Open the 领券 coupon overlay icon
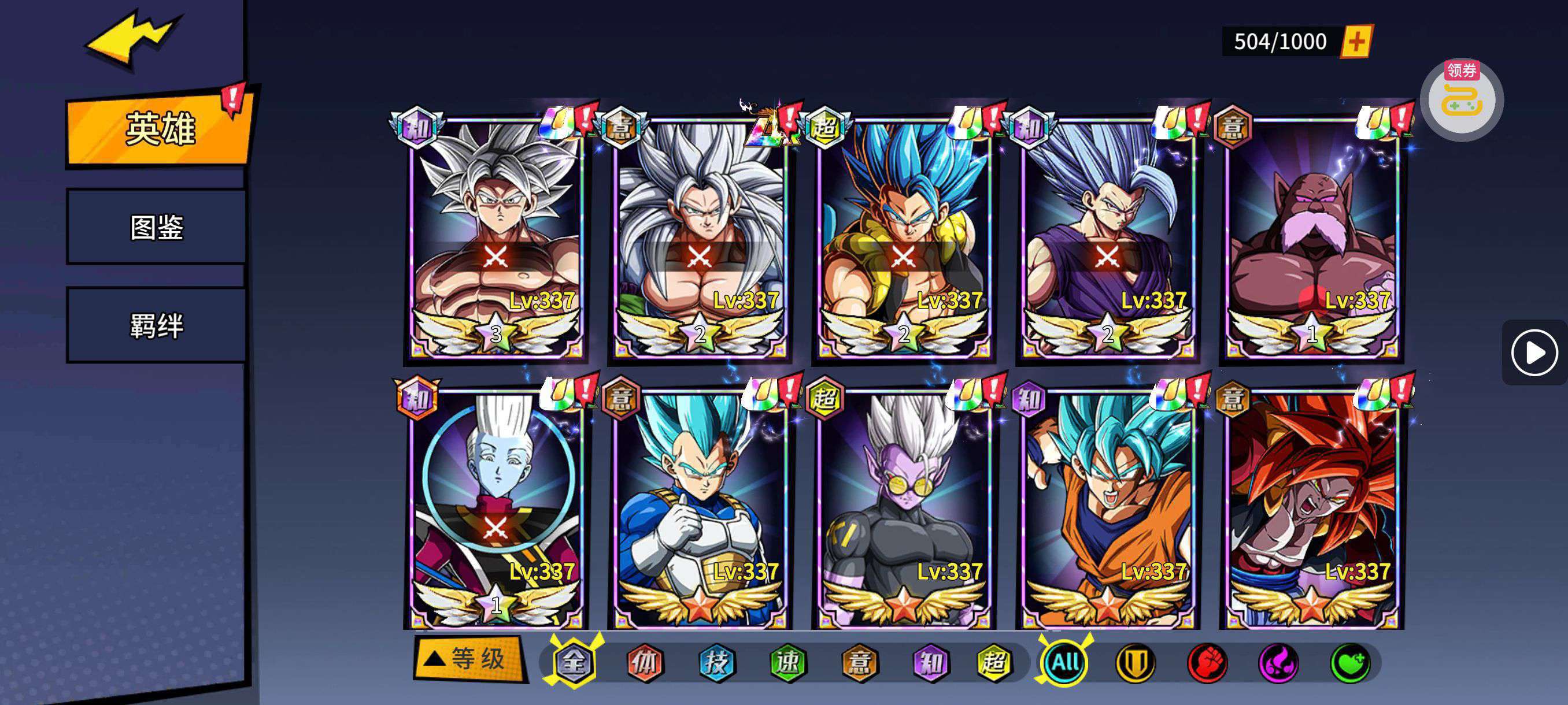This screenshot has width=1568, height=705. tap(1462, 101)
